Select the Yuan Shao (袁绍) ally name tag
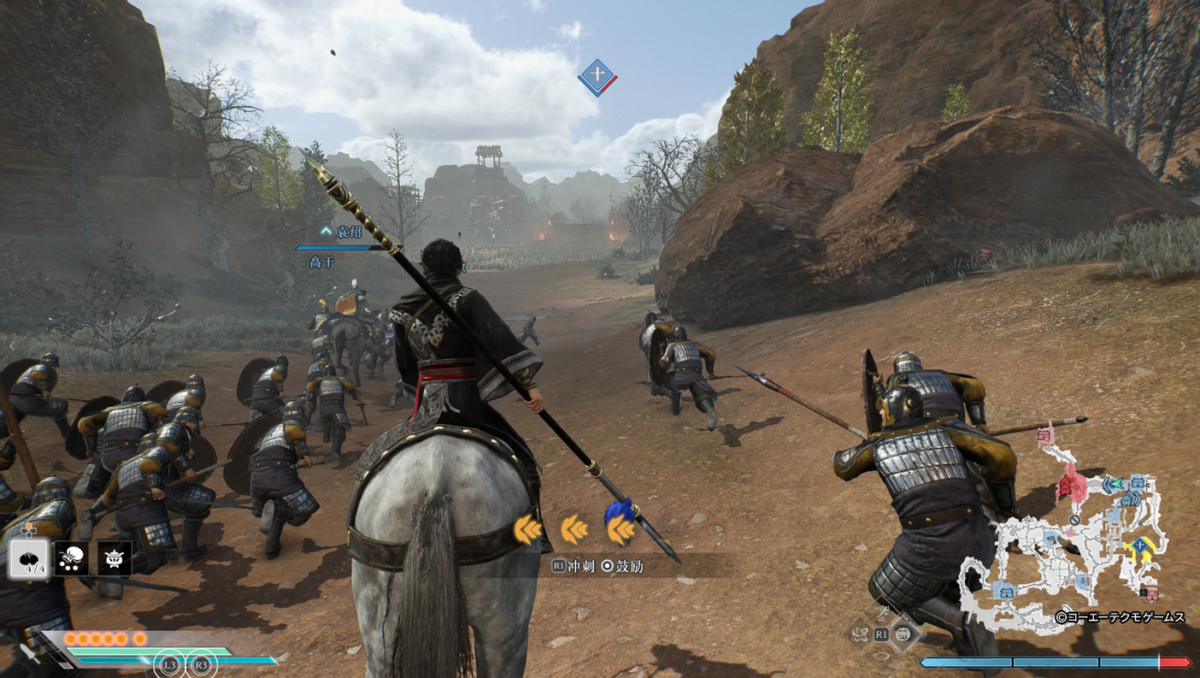The height and width of the screenshot is (678, 1200). [341, 231]
